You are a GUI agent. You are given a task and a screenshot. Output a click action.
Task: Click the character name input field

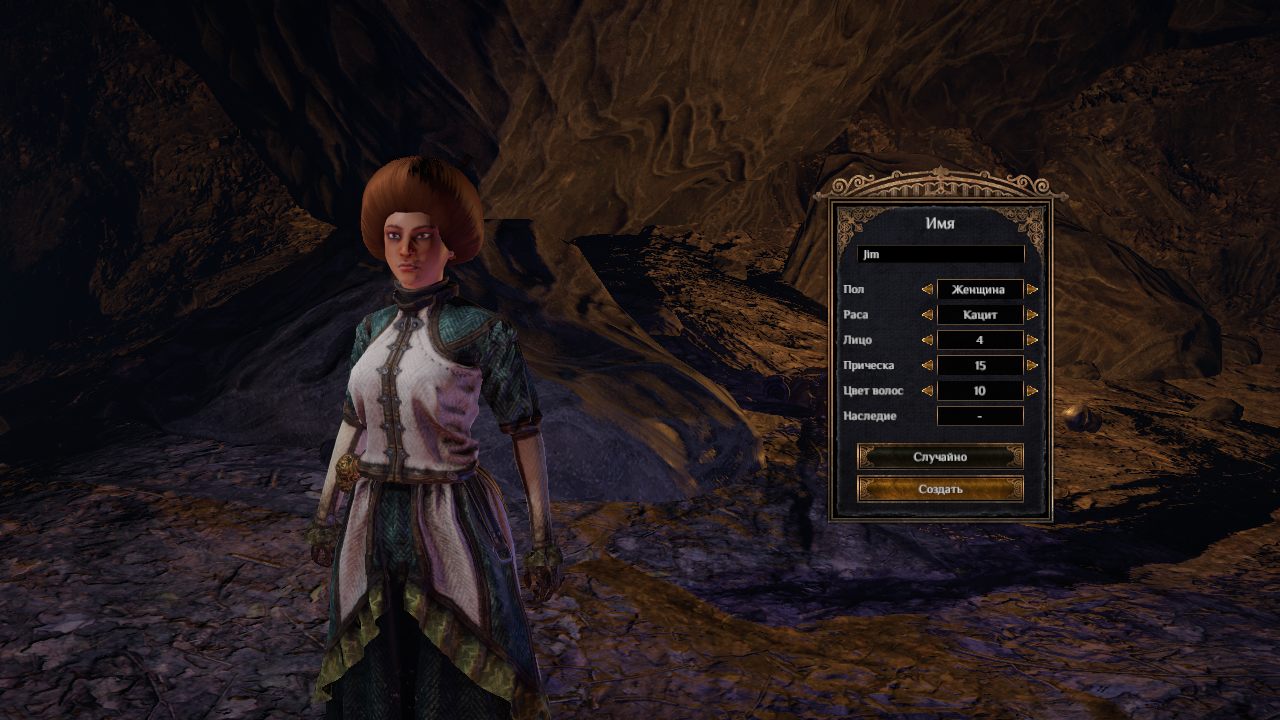point(940,255)
